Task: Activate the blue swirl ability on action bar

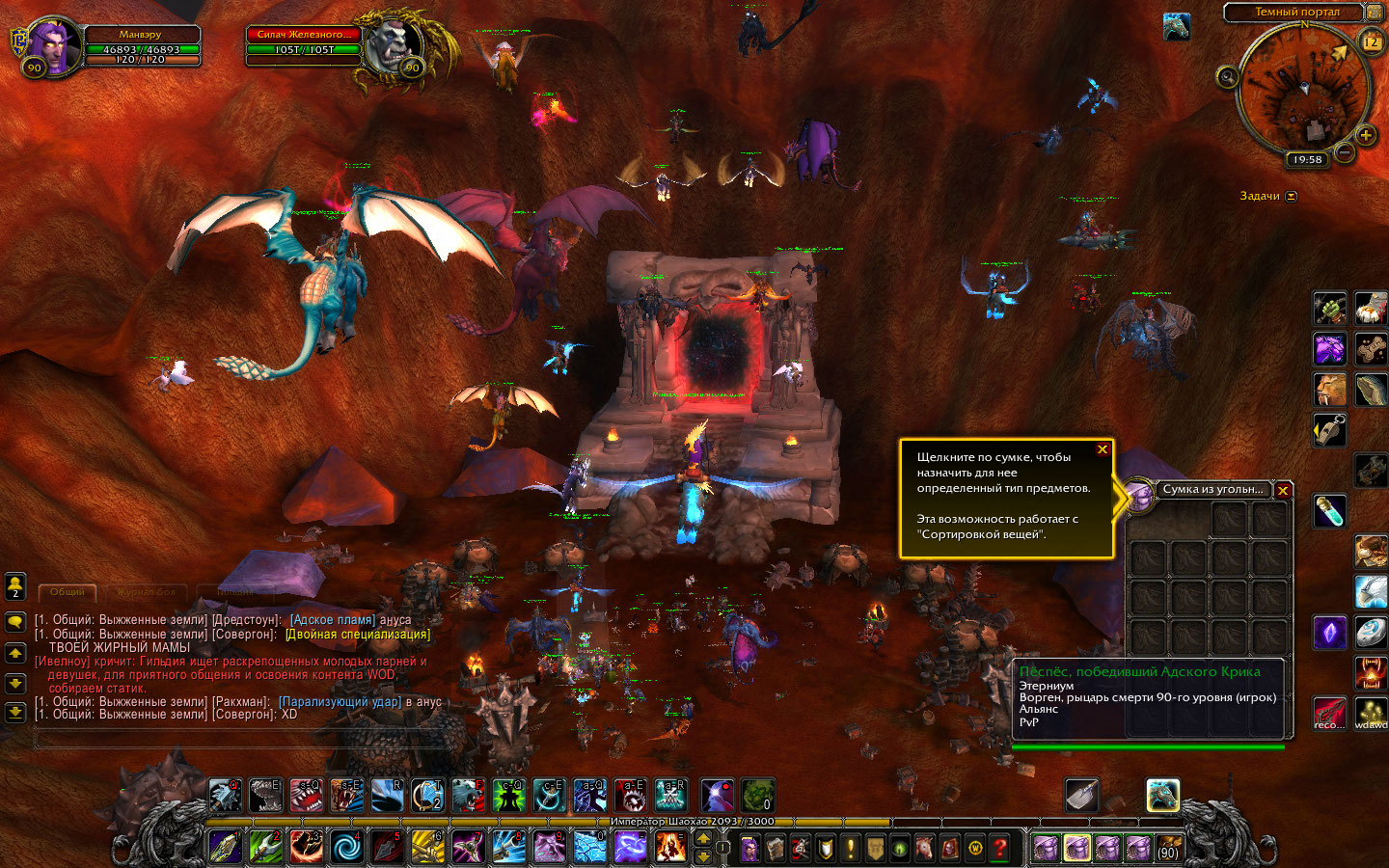Action: click(346, 848)
